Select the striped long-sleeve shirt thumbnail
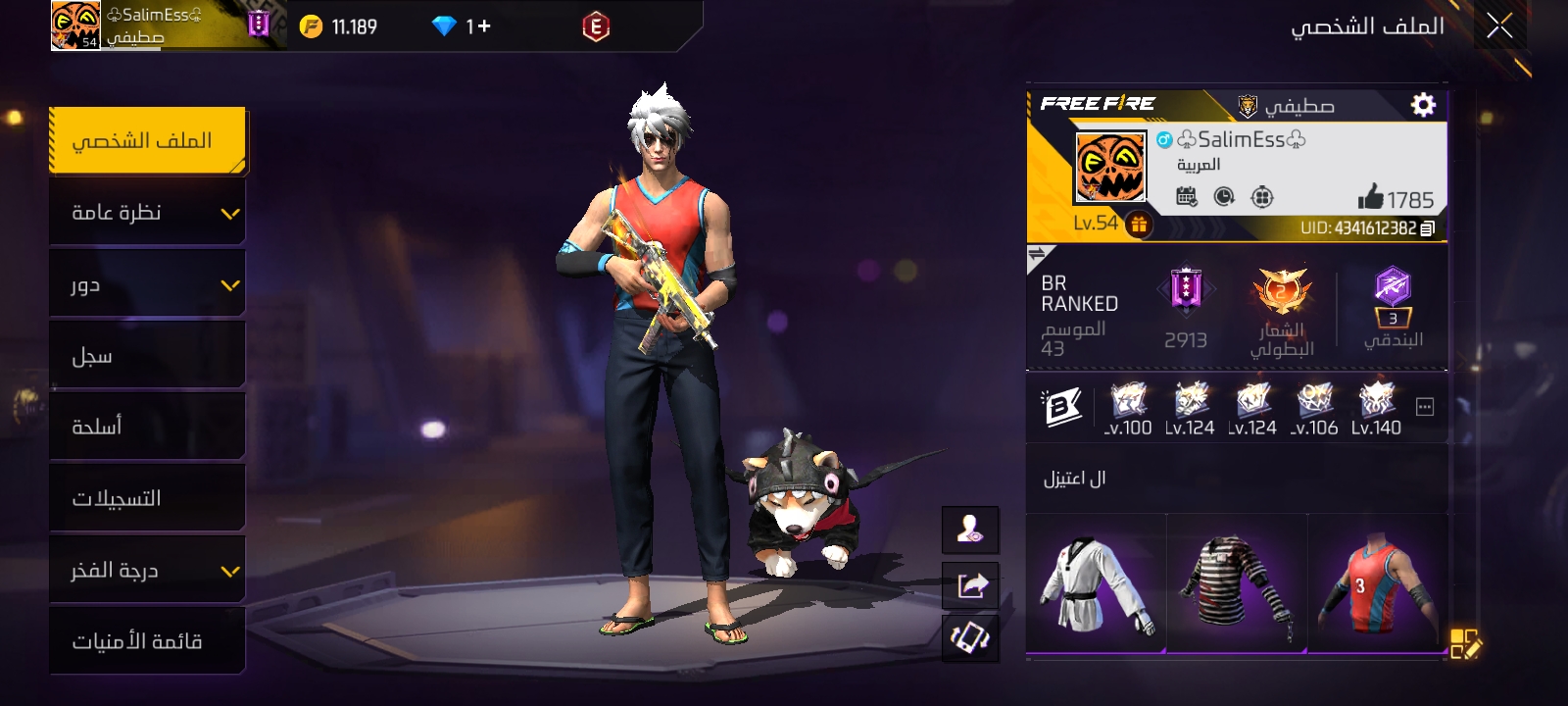This screenshot has width=1568, height=706. (1237, 583)
